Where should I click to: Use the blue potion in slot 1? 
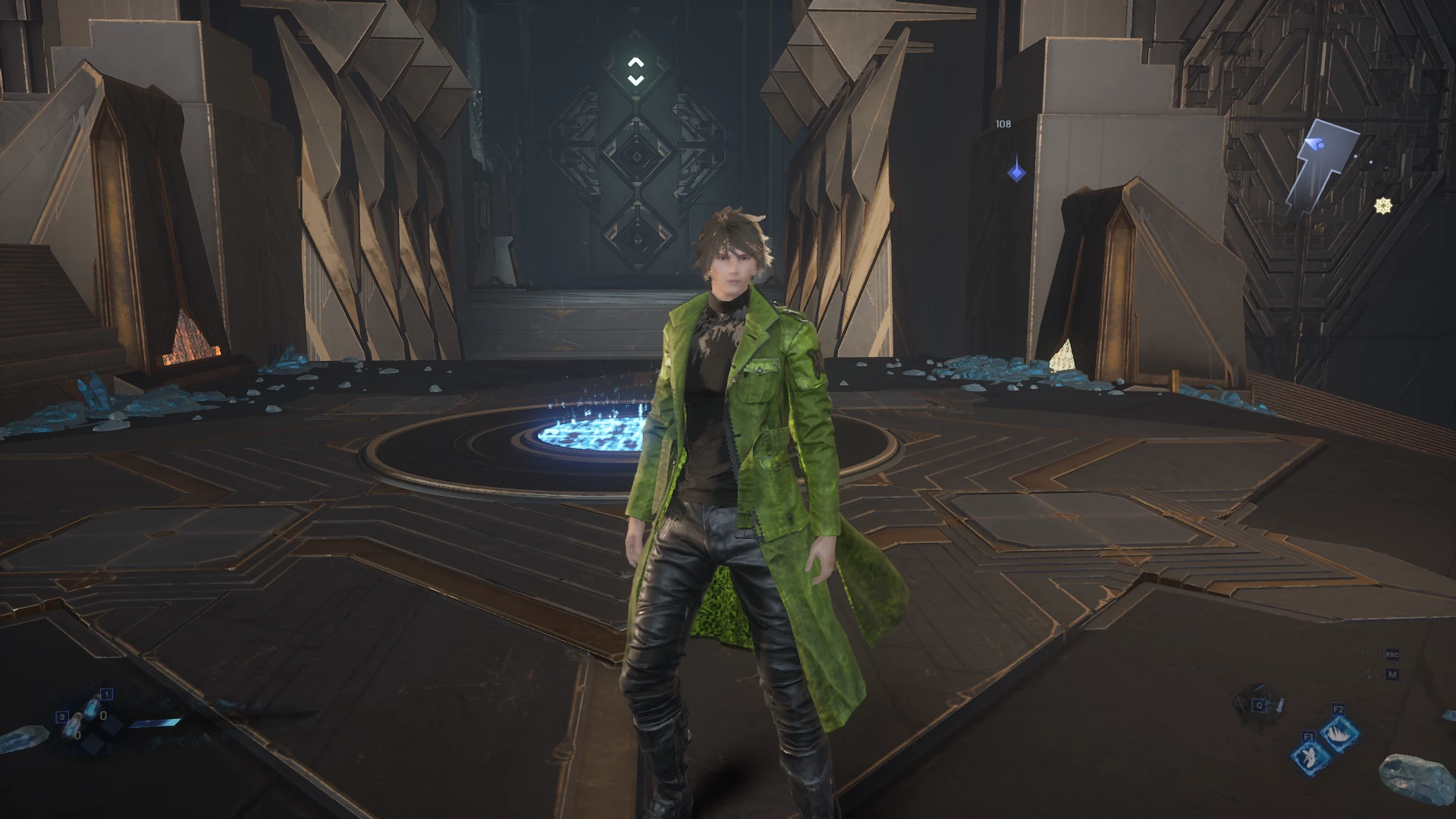(x=93, y=707)
